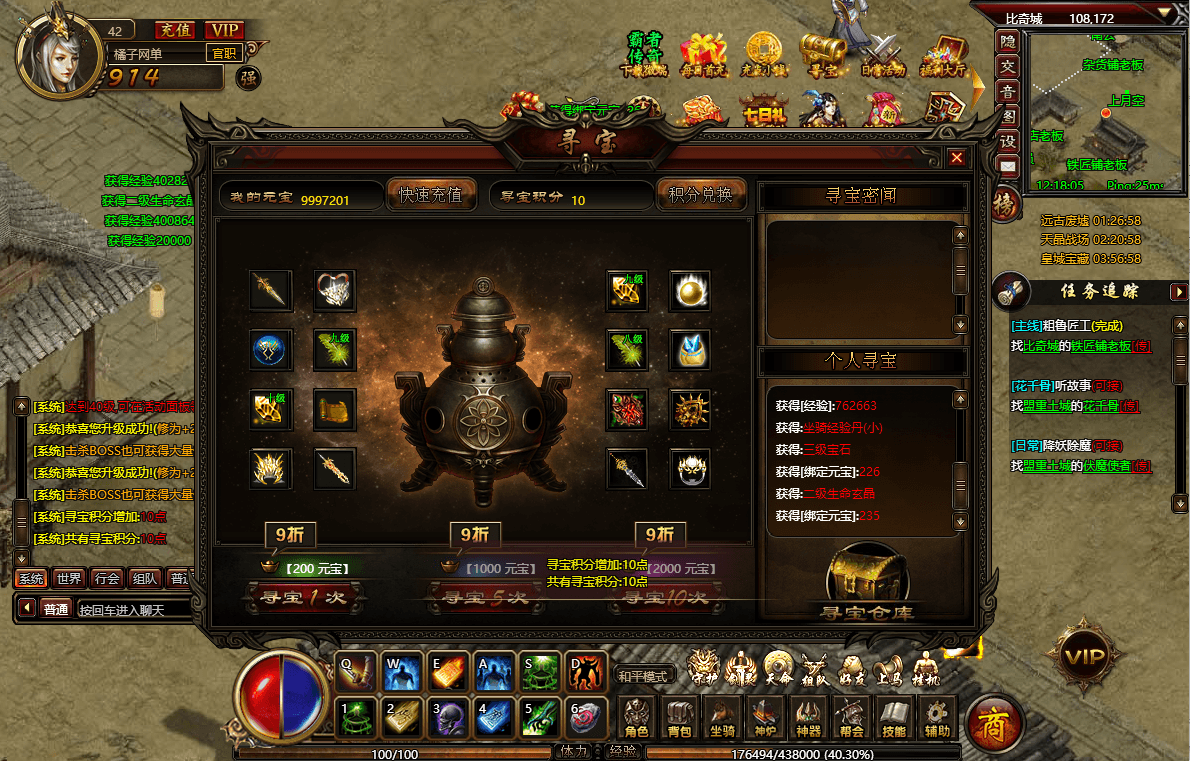This screenshot has width=1190, height=761.
Task: Open the 帮会 guild panel
Action: 851,718
